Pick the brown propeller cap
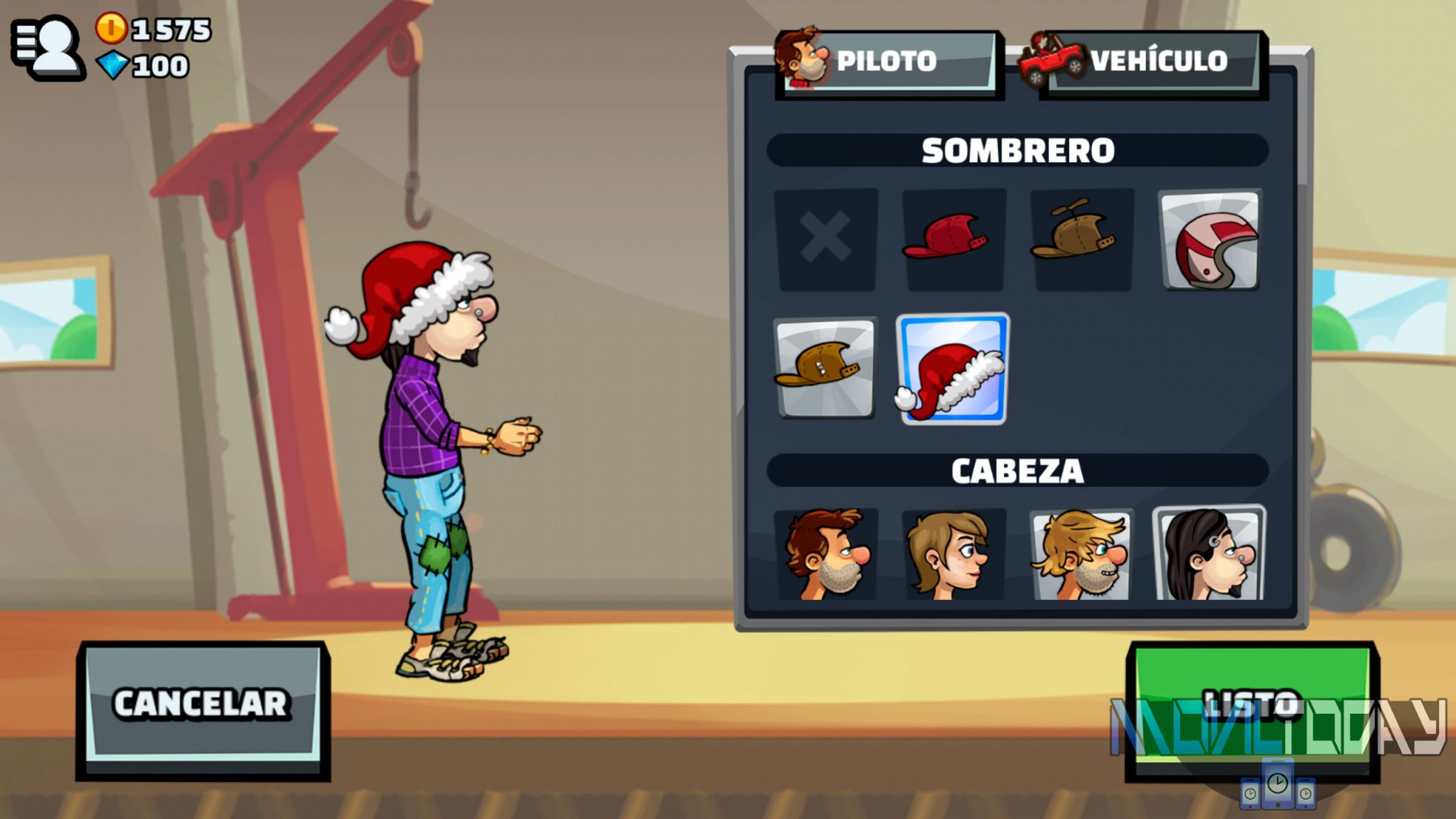Viewport: 1456px width, 819px height. tap(1081, 239)
